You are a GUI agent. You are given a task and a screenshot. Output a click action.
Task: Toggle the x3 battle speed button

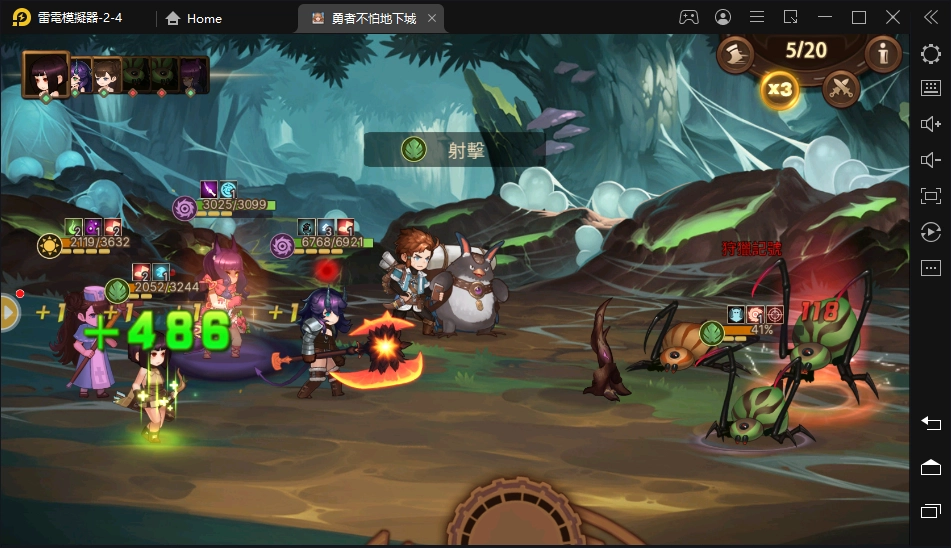pos(778,89)
